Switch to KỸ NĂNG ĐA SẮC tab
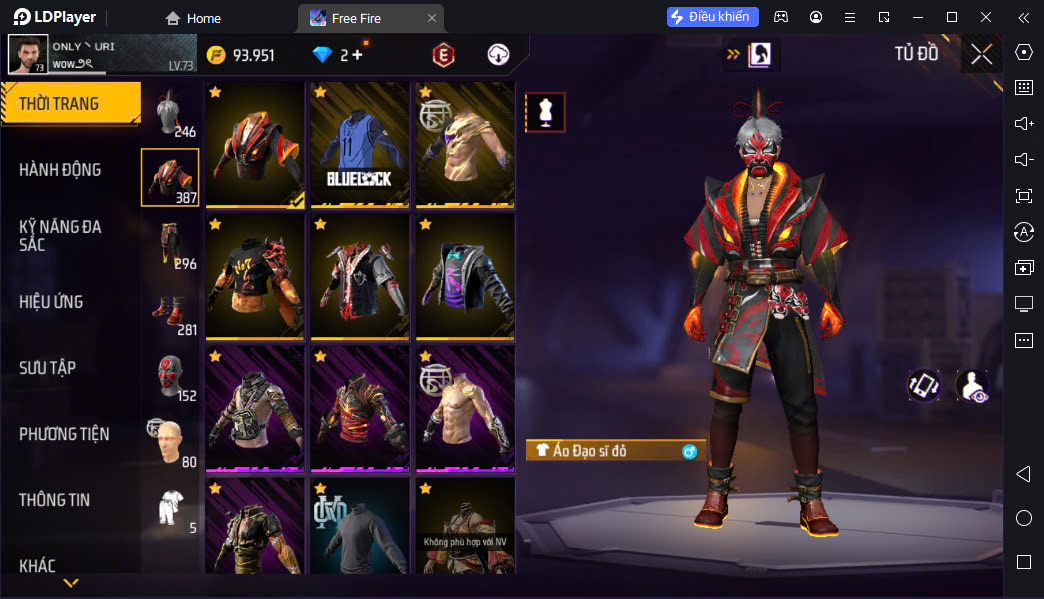Screen dimensions: 1044x599 coord(60,236)
